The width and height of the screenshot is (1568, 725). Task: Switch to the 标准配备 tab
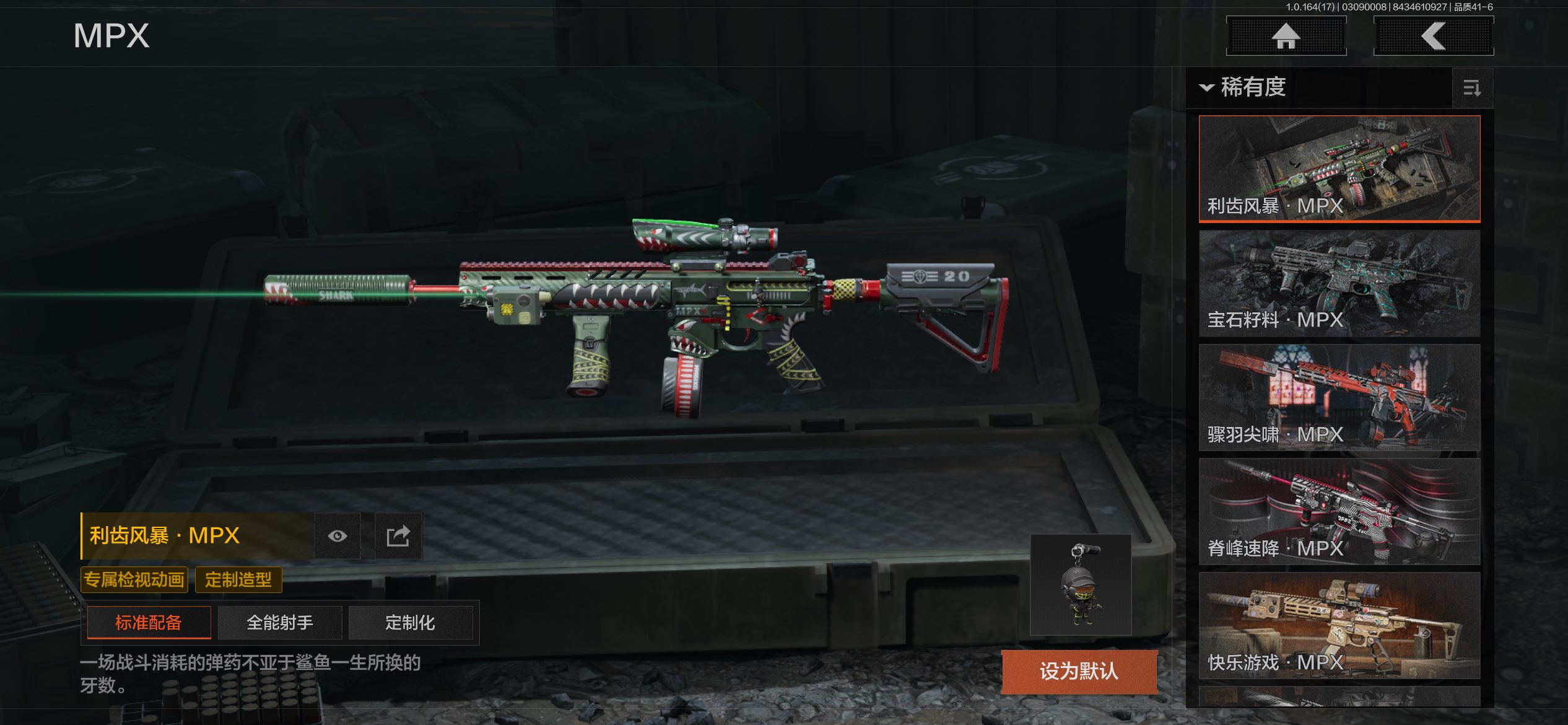[x=149, y=622]
